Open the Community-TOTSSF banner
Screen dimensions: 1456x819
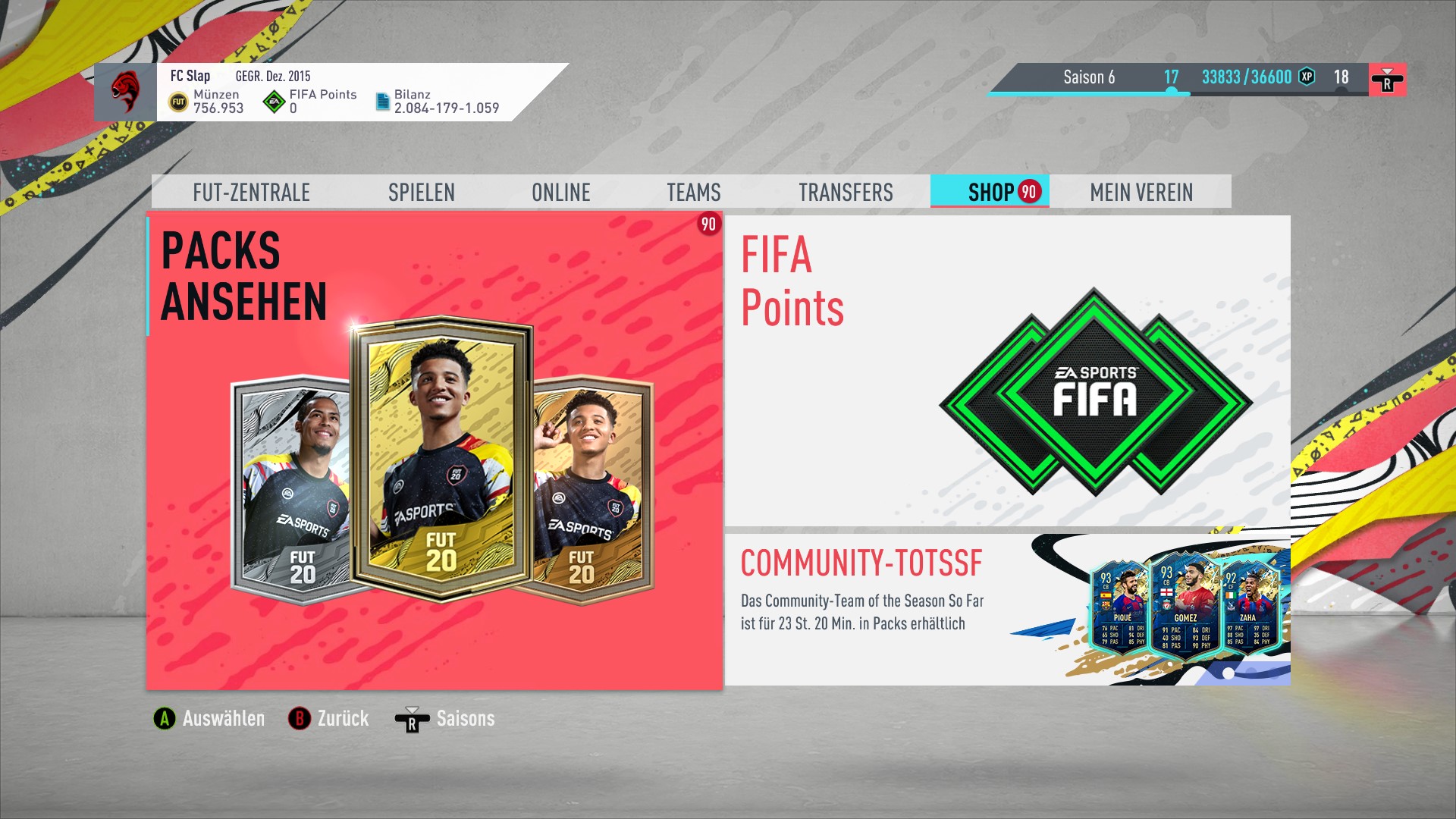tap(1007, 610)
